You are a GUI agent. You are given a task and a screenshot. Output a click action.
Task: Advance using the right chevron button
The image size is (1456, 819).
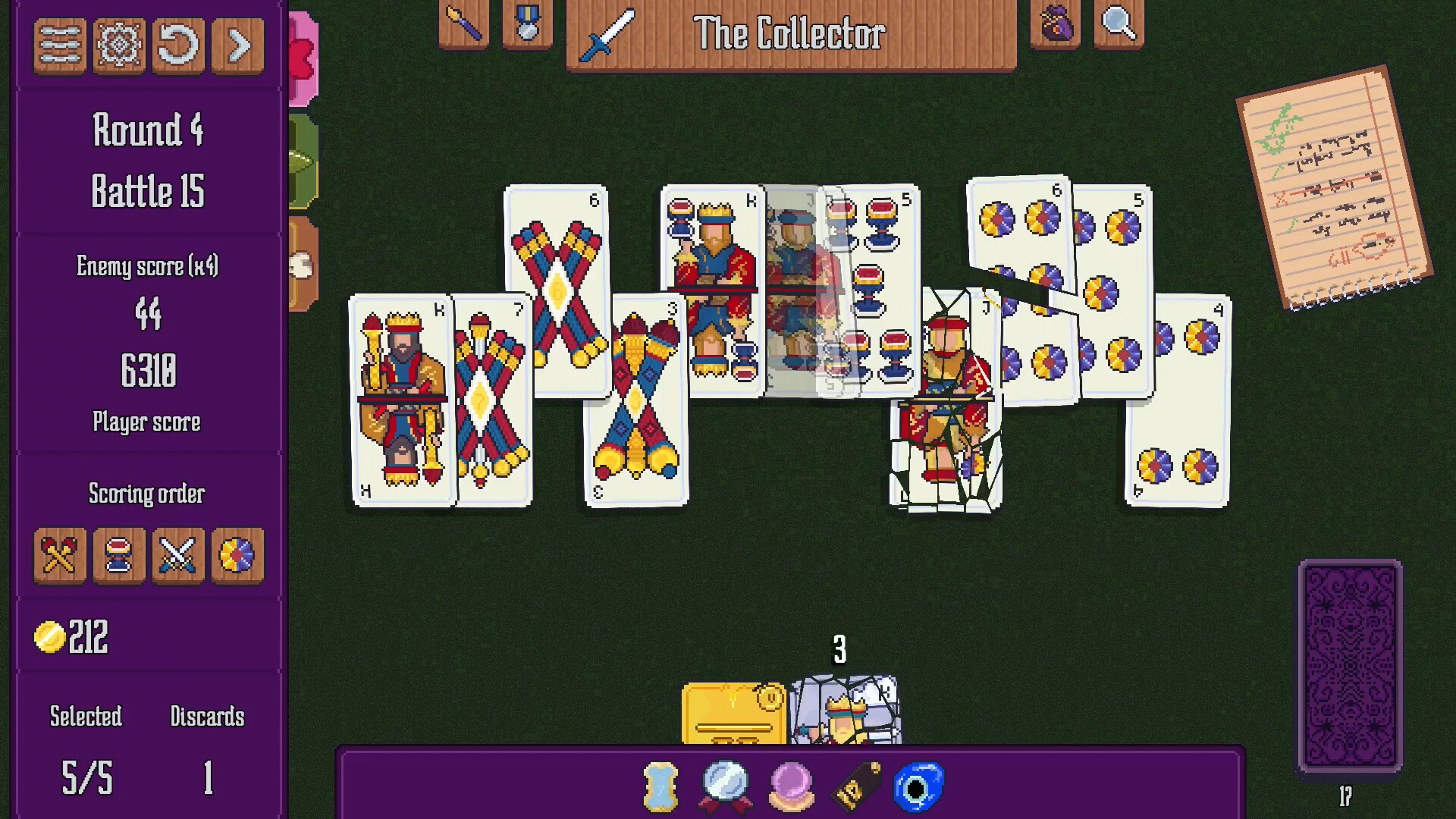point(237,45)
